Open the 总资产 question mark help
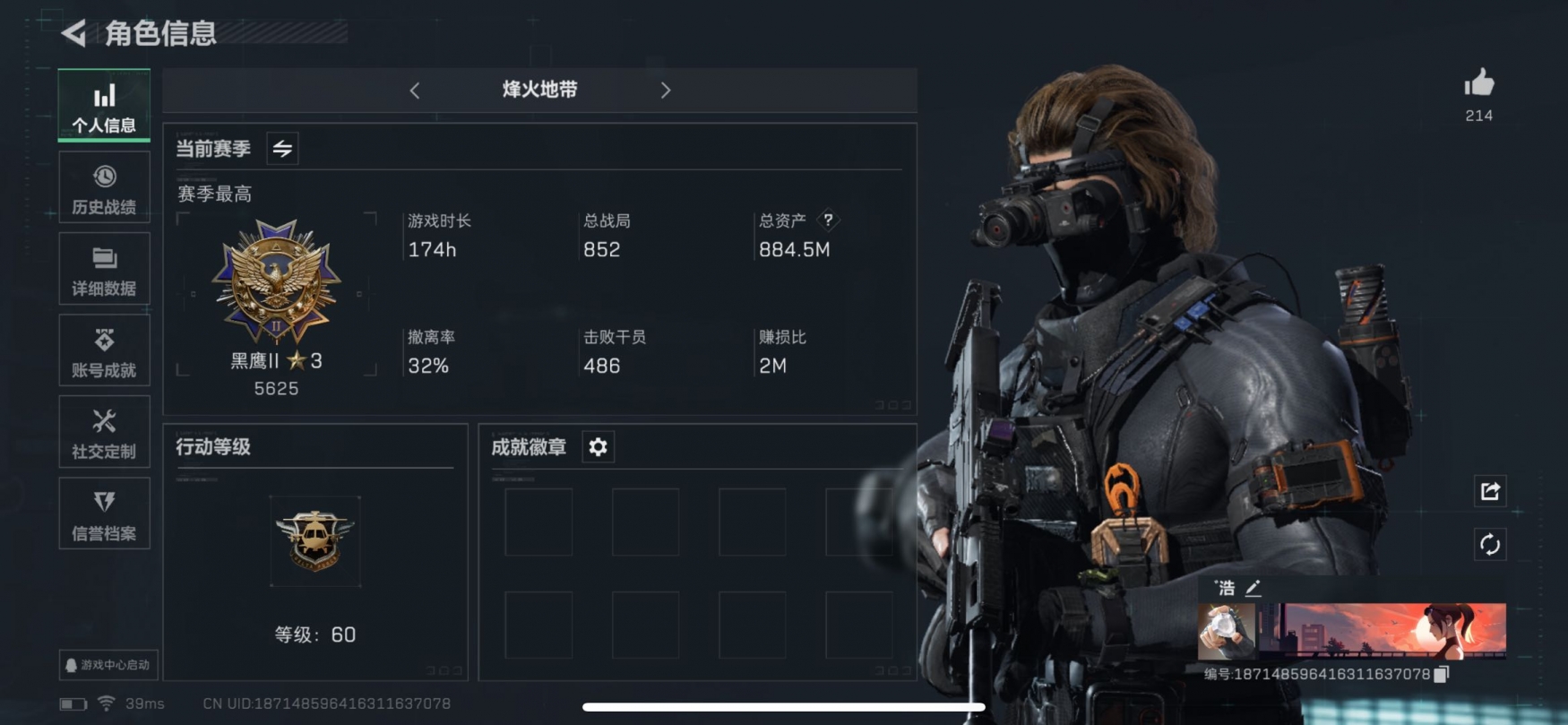This screenshot has height=725, width=1568. (828, 220)
